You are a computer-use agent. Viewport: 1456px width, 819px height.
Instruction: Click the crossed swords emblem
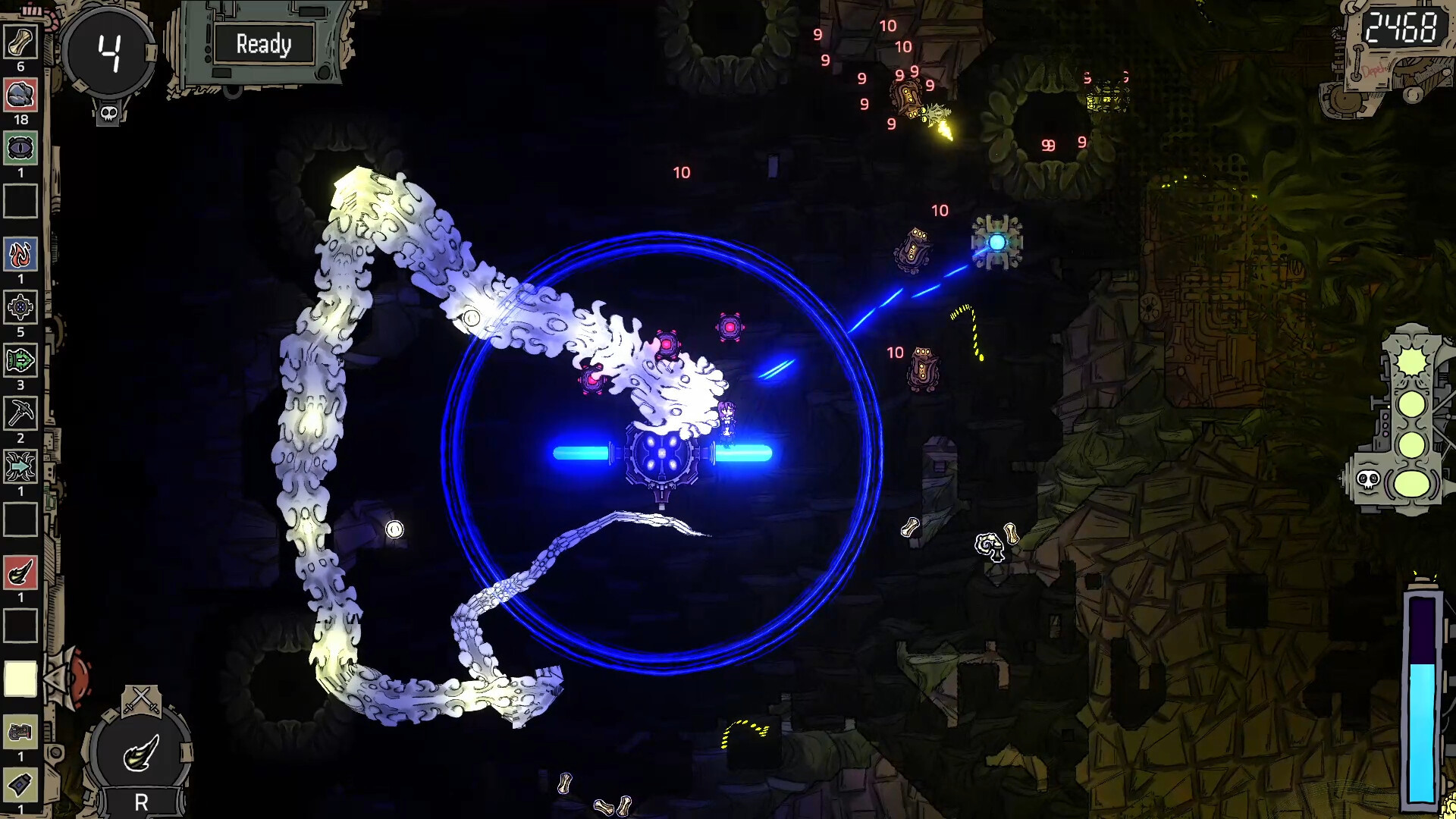tap(142, 699)
